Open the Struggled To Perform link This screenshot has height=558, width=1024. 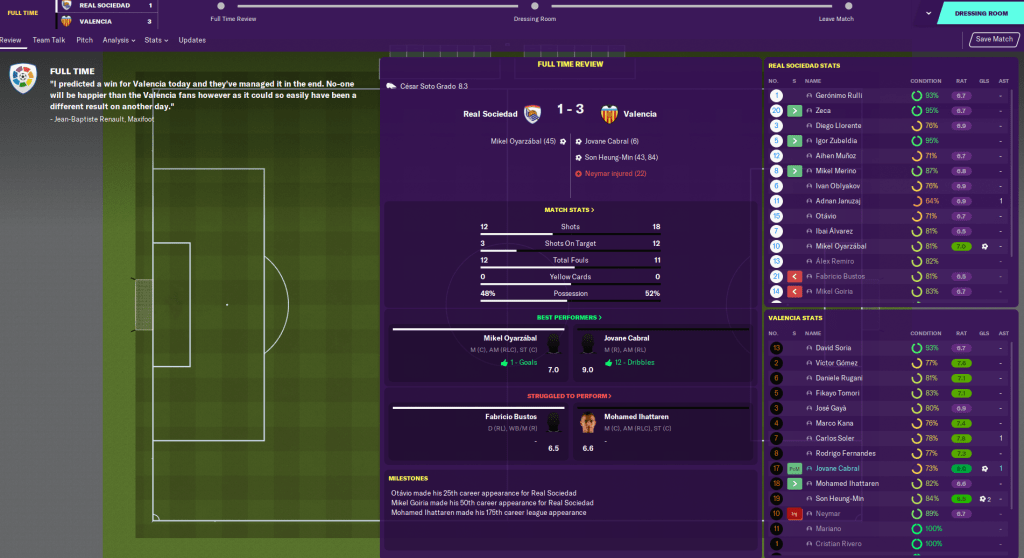pos(570,395)
